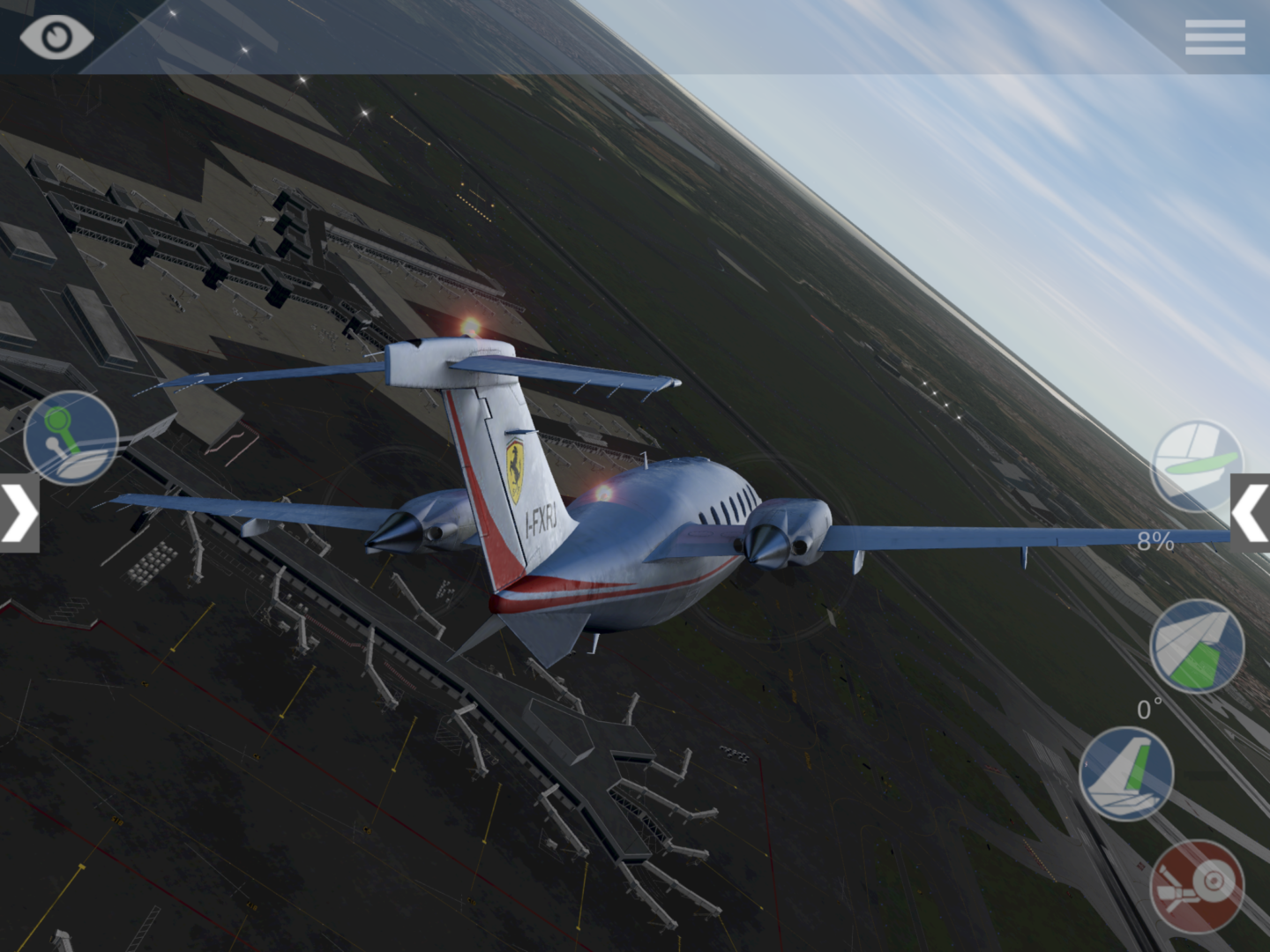Click the rudder trim tail icon
This screenshot has height=952, width=1270.
1129,771
